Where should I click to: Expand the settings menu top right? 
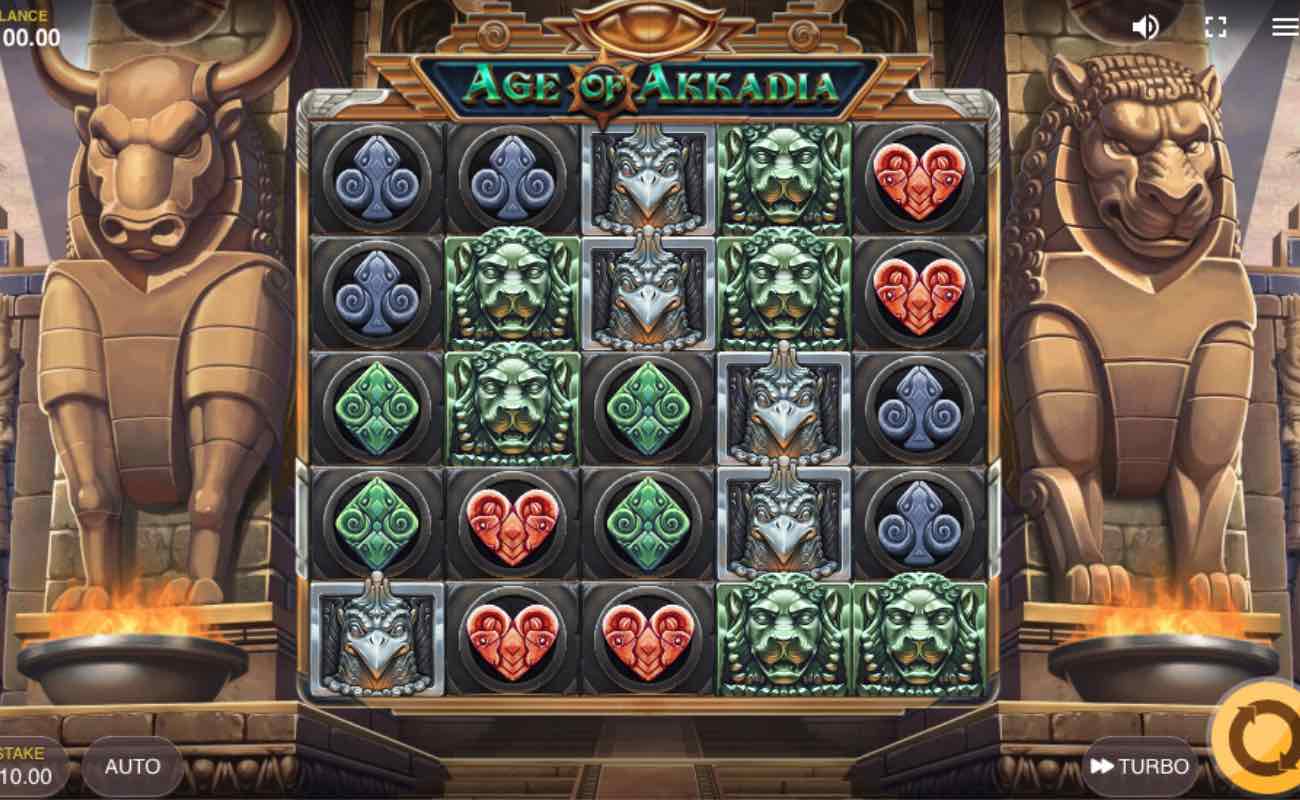1283,27
